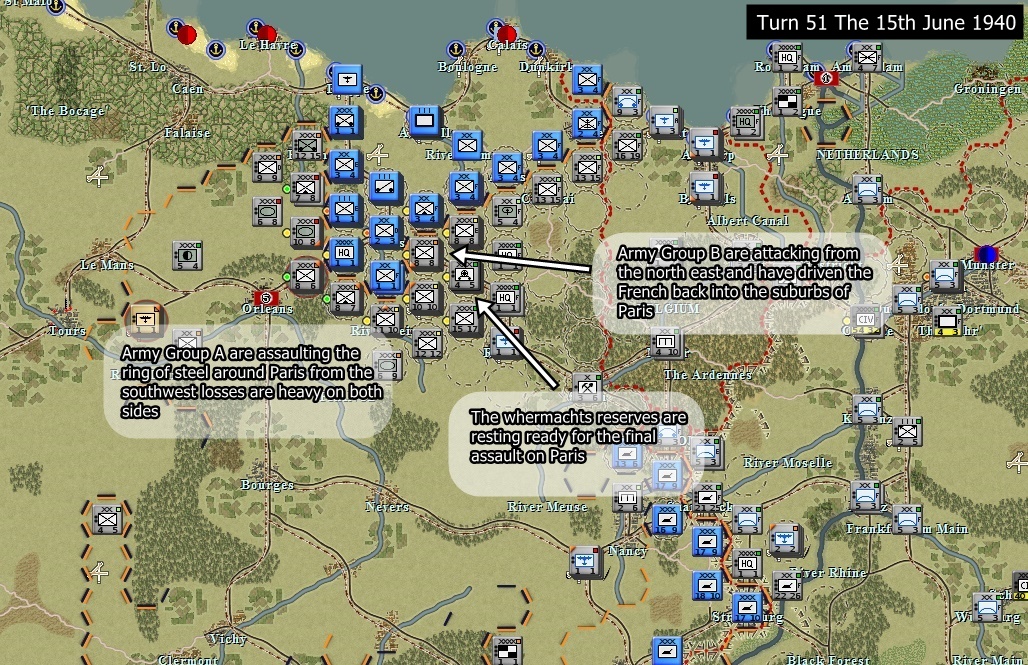The image size is (1028, 665).
Task: Select the gray air unit beside Nancy
Action: [585, 563]
